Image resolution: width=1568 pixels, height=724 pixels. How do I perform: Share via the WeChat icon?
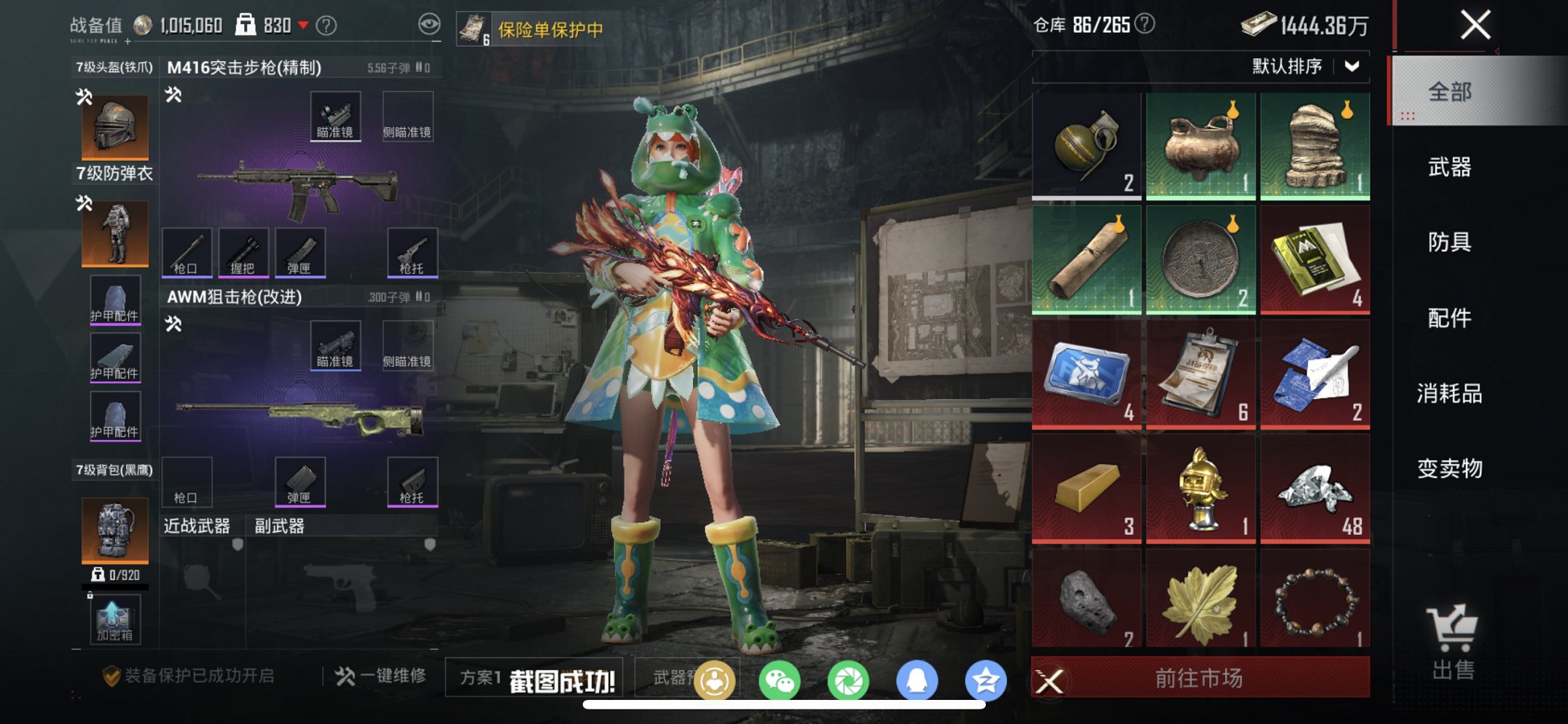tap(779, 678)
